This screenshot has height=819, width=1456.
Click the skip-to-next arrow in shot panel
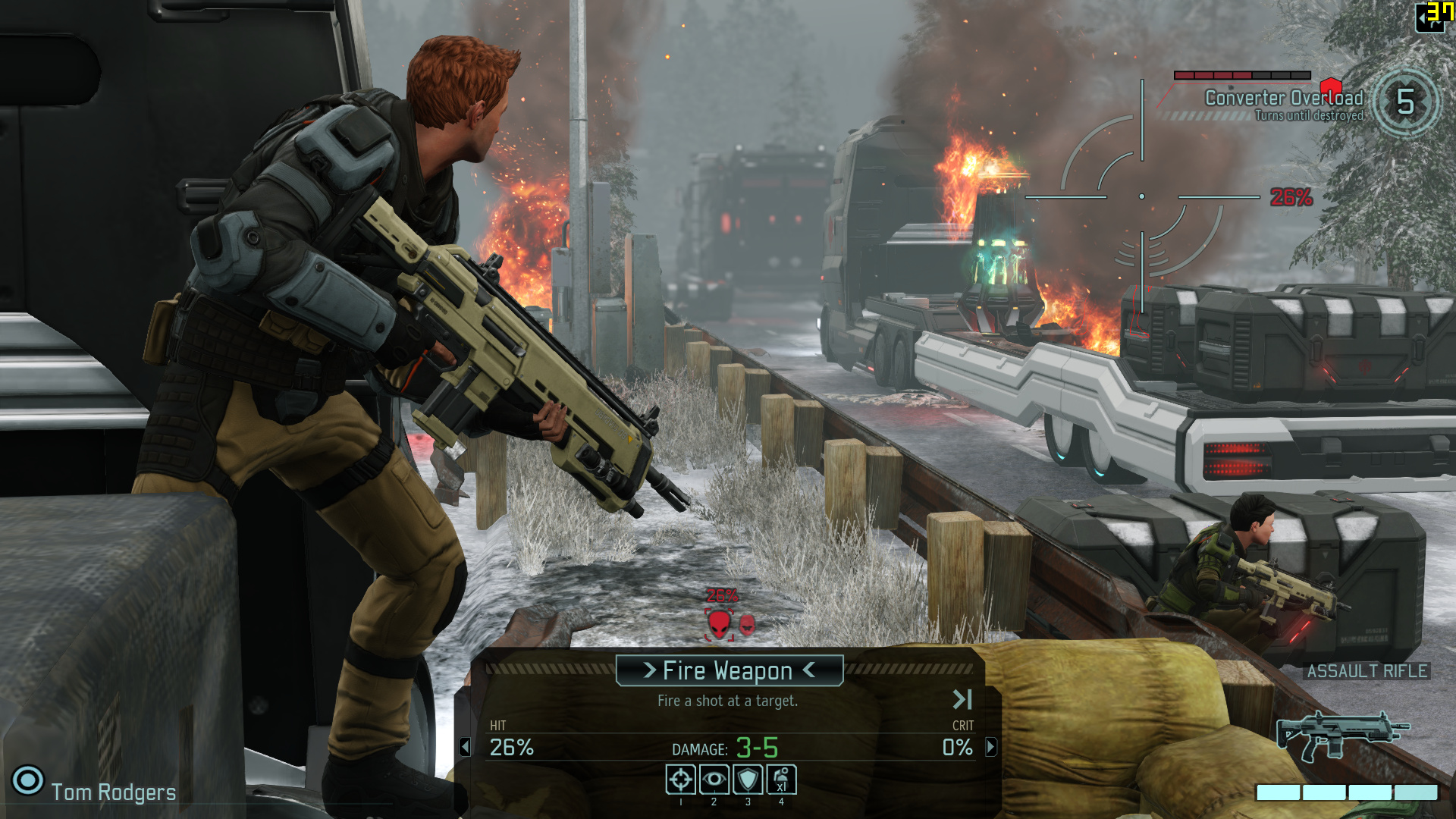point(962,699)
